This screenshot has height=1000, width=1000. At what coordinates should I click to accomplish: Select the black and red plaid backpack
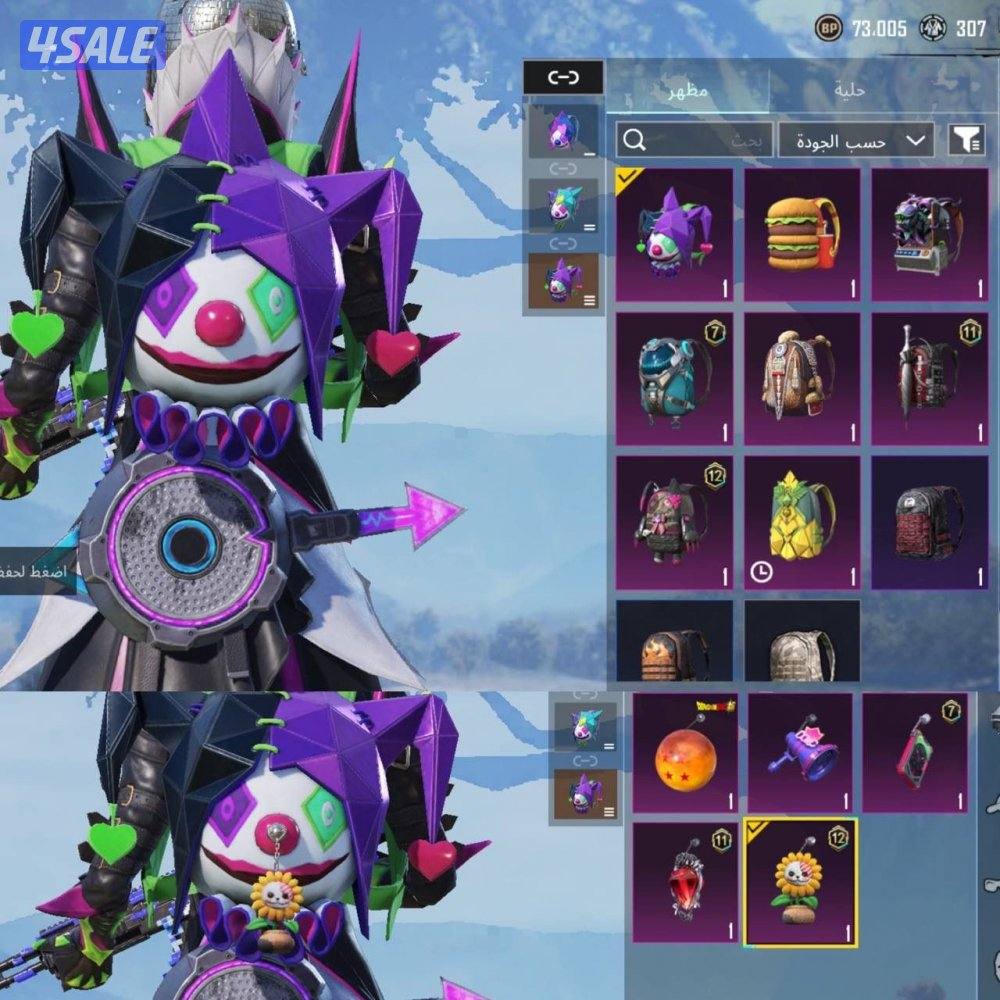click(929, 523)
